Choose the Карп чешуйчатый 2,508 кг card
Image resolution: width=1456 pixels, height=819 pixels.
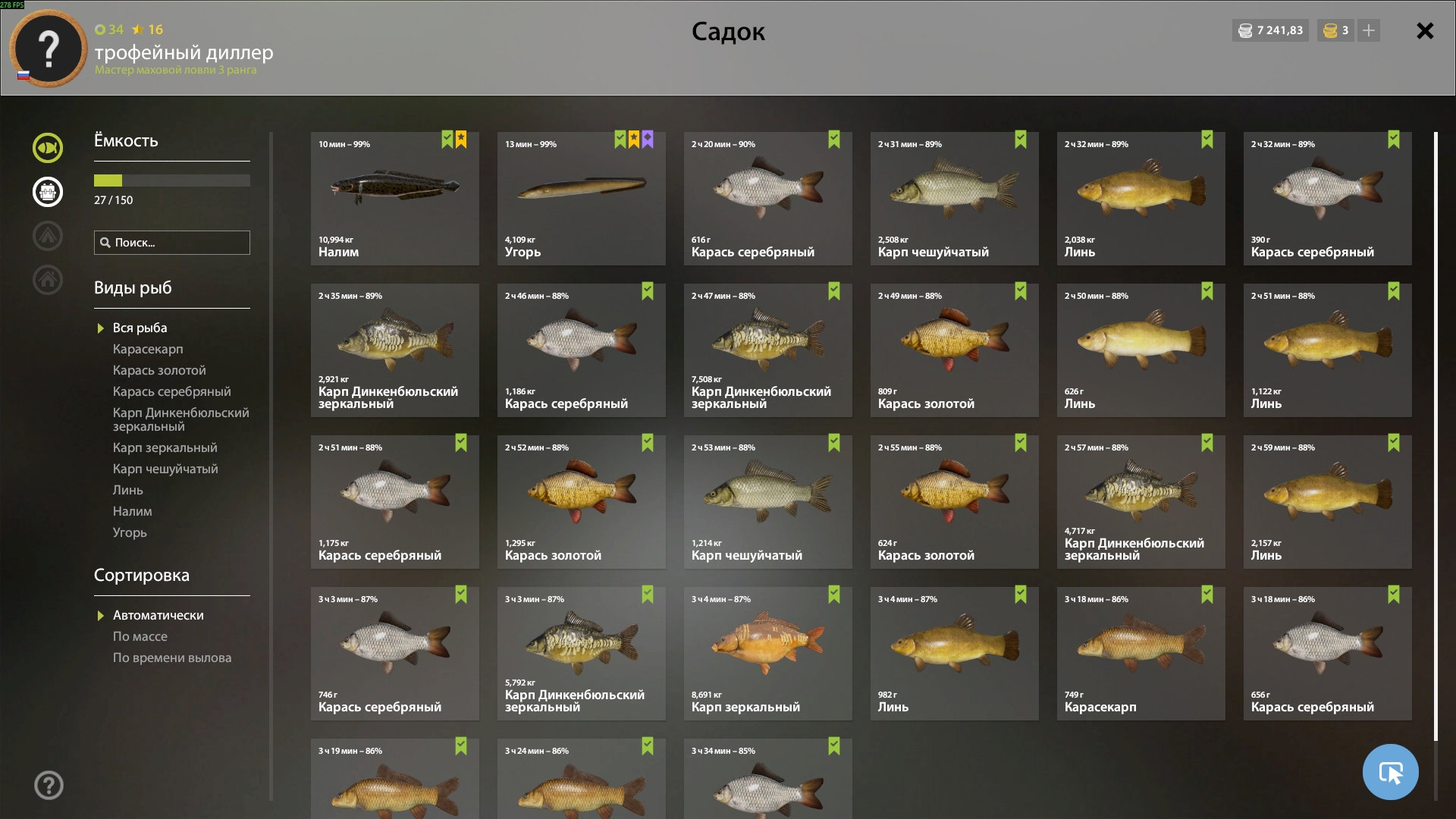click(954, 199)
